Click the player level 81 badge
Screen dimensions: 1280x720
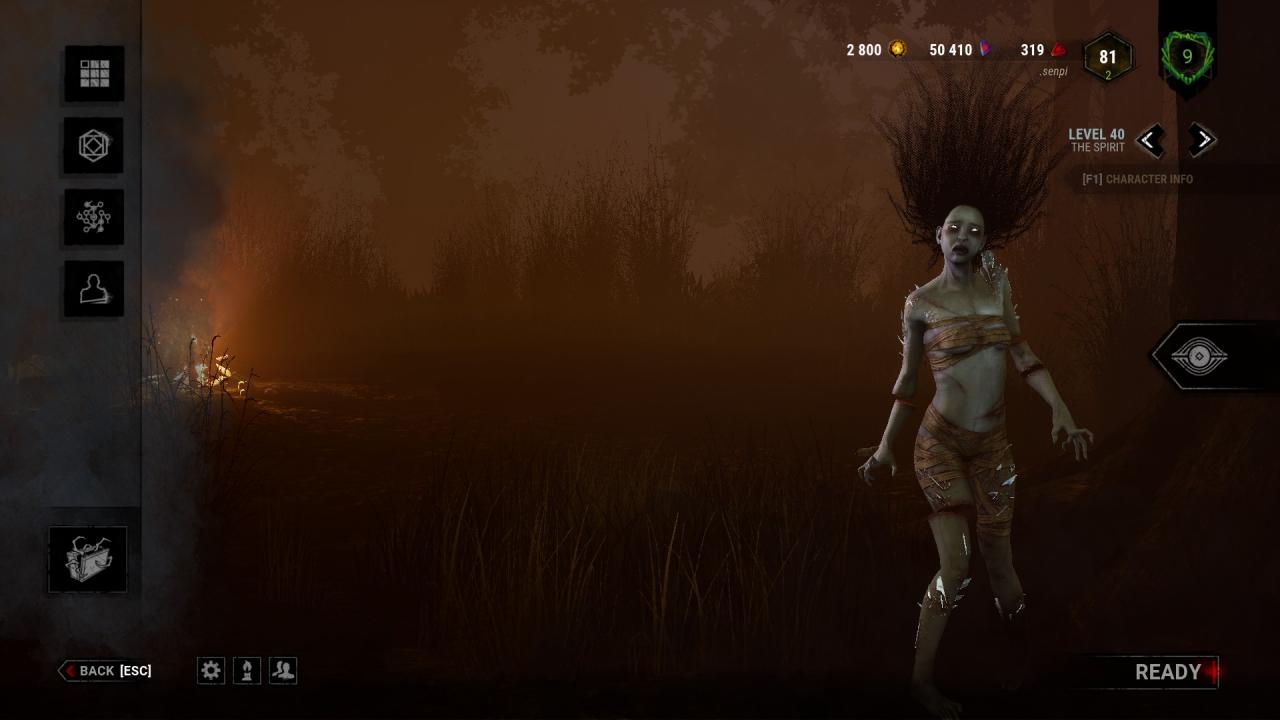tap(1108, 58)
